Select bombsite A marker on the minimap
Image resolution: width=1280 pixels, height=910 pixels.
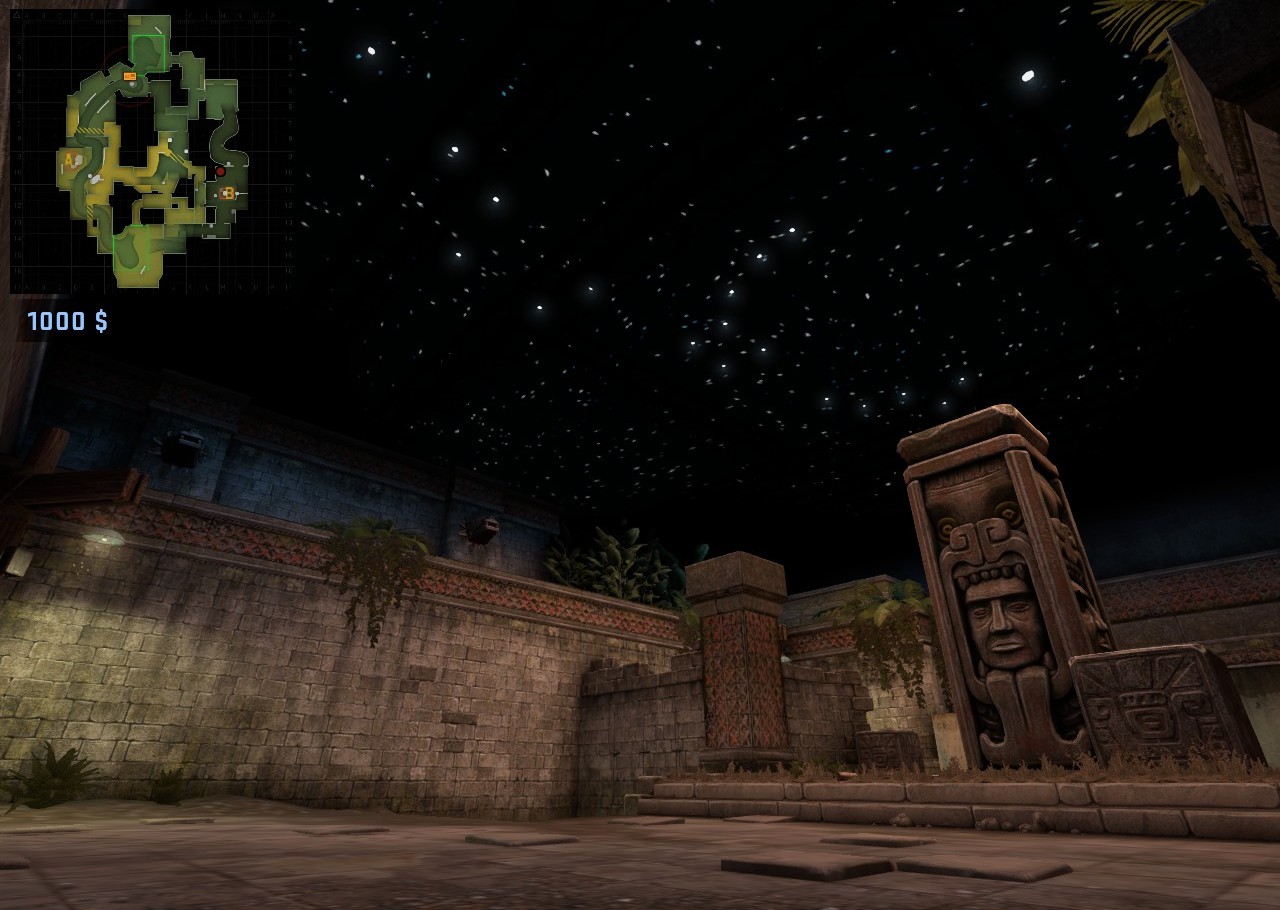69,159
